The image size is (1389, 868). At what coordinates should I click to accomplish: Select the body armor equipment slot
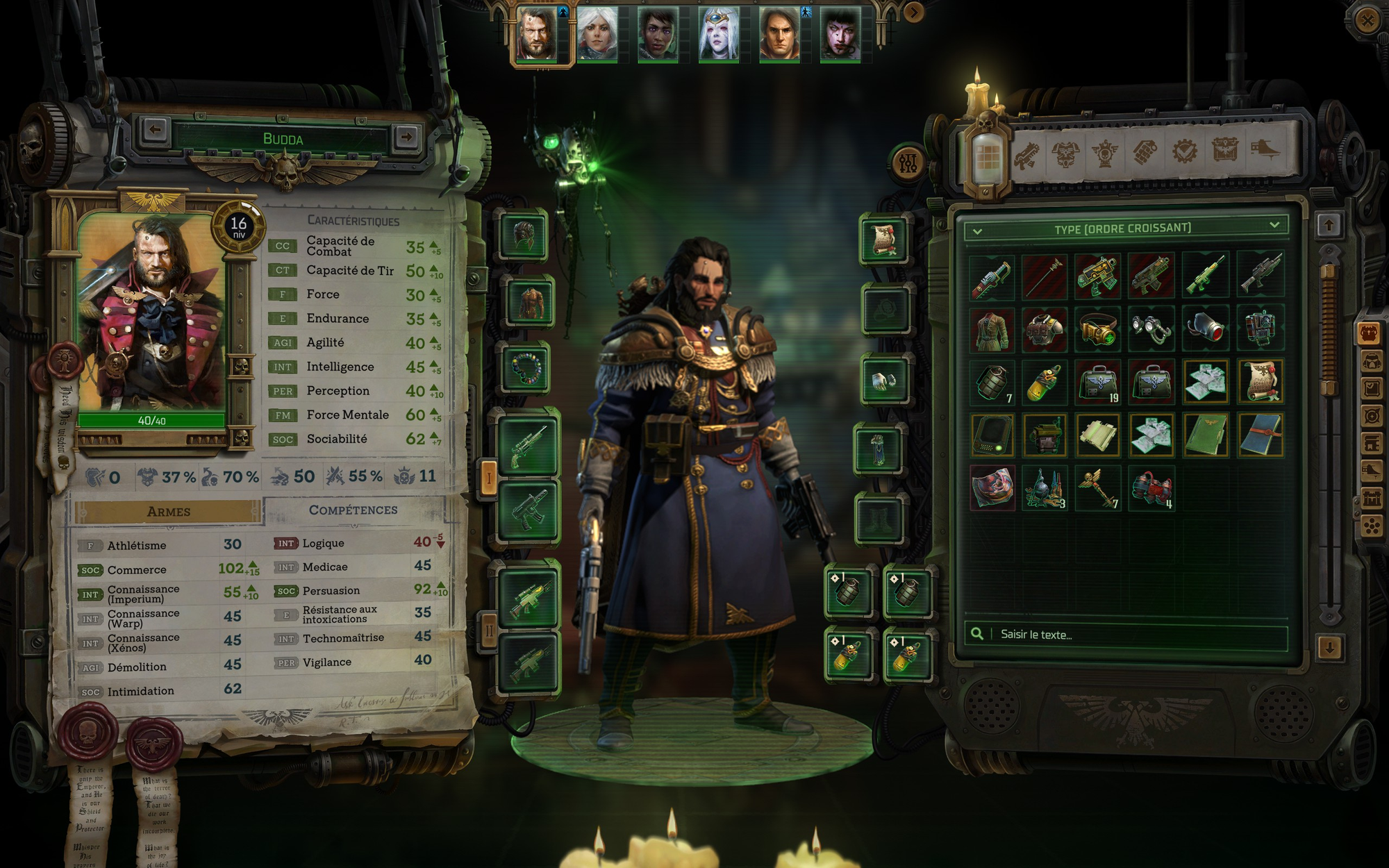point(530,302)
